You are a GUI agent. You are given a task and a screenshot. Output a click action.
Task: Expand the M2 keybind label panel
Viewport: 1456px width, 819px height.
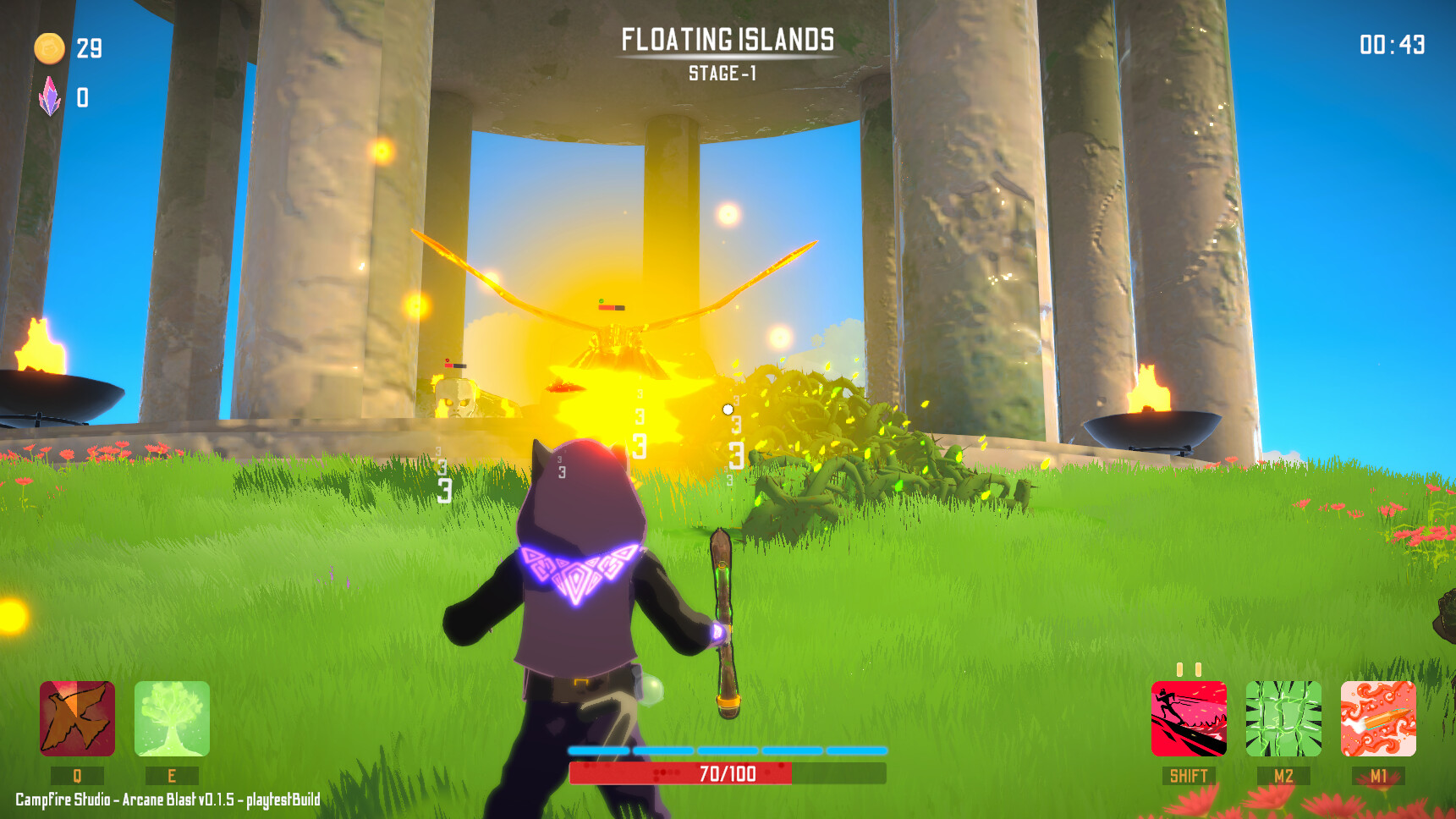coord(1283,773)
